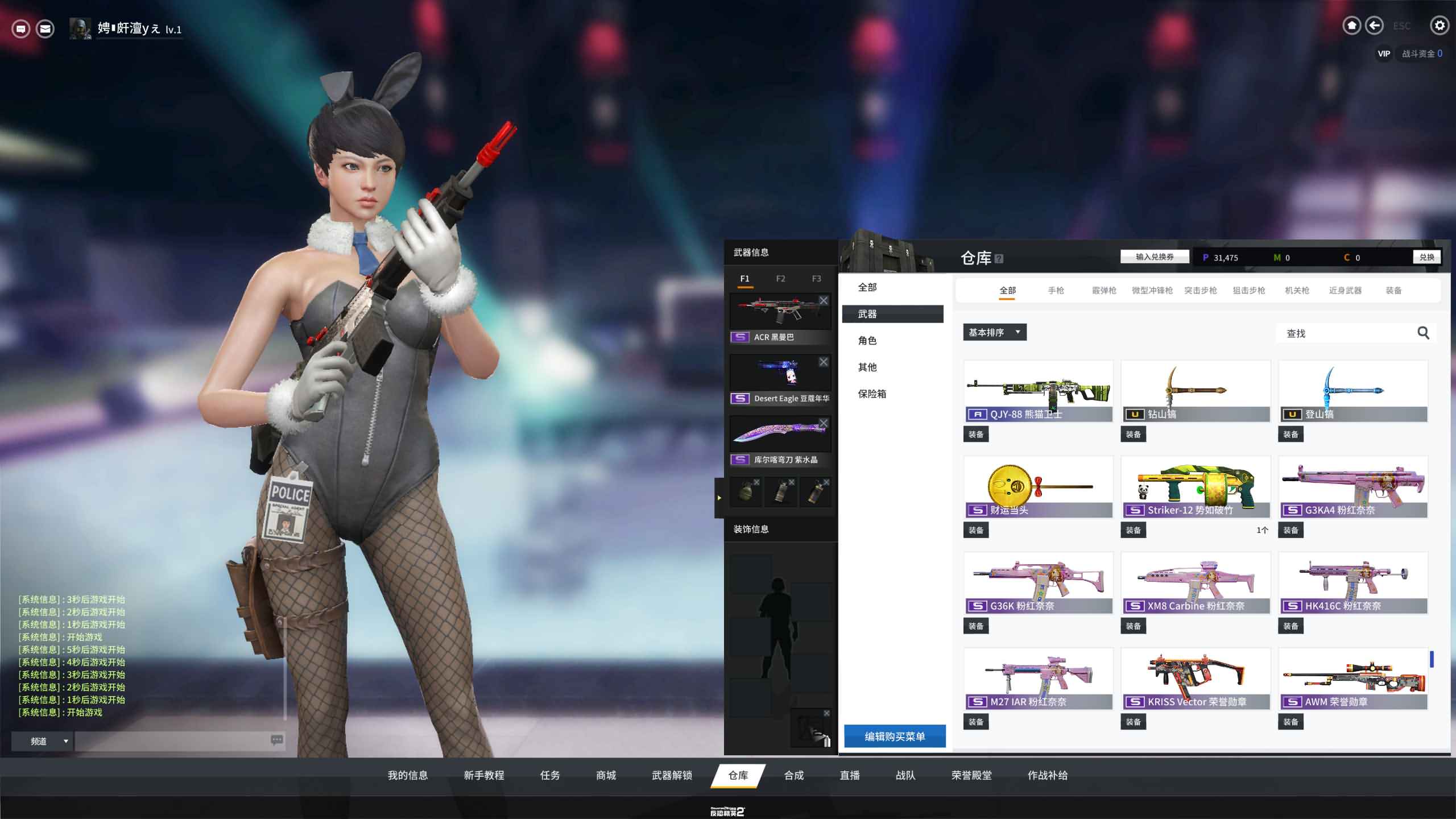1456x819 pixels.
Task: Click the 查找 search field
Action: (1348, 333)
